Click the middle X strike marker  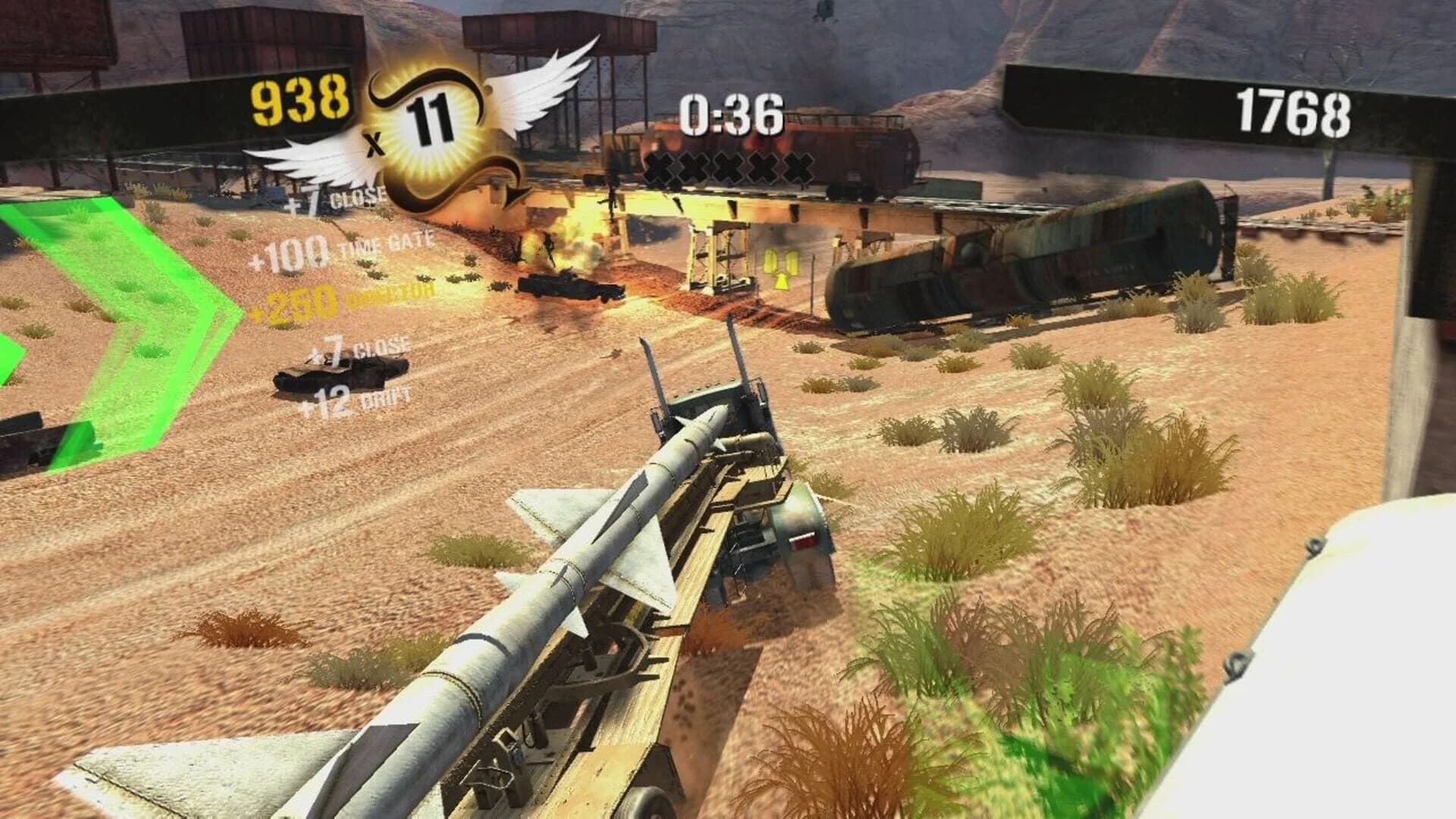pyautogui.click(x=728, y=165)
